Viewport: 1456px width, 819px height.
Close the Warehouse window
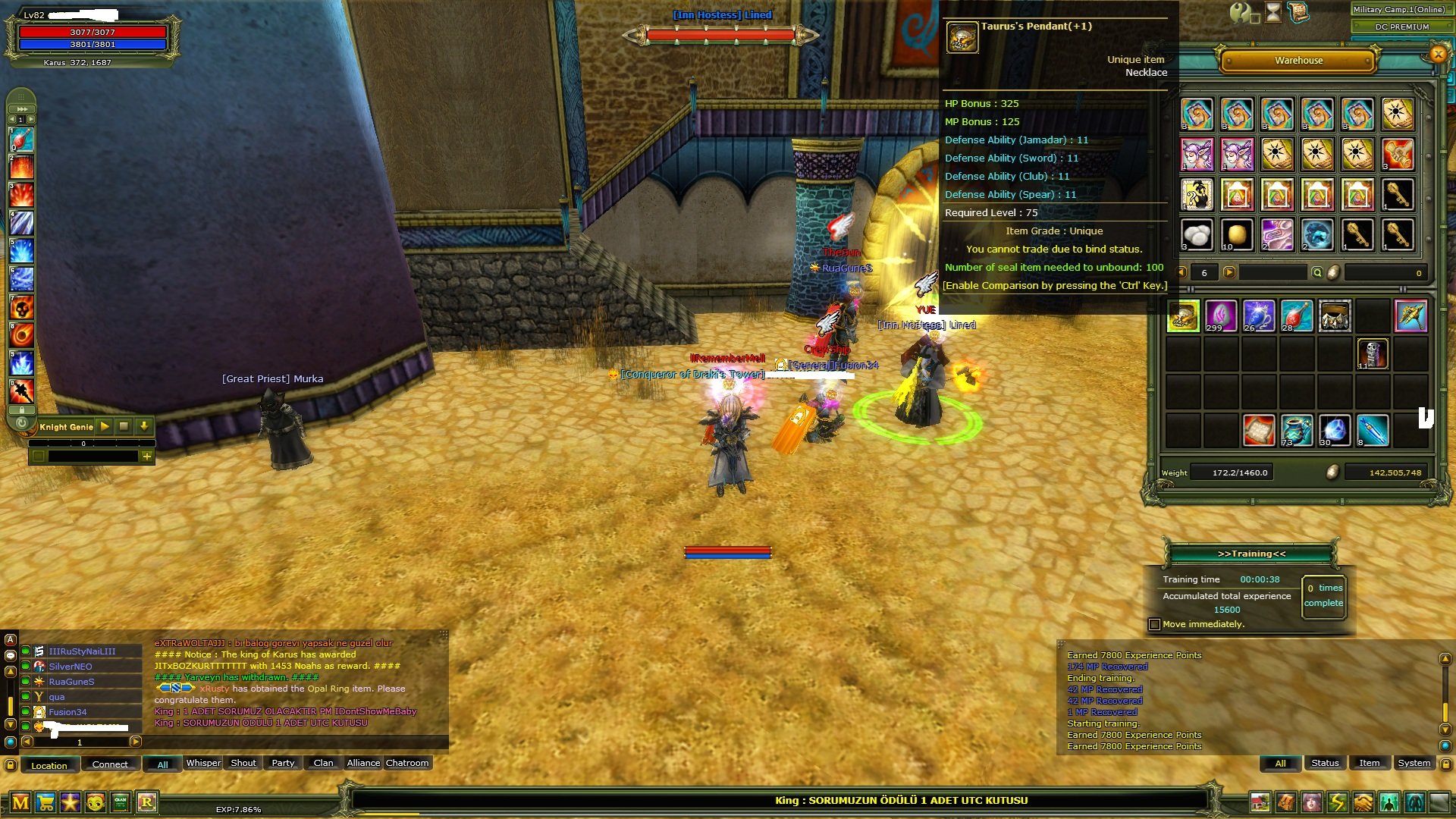coord(1438,54)
